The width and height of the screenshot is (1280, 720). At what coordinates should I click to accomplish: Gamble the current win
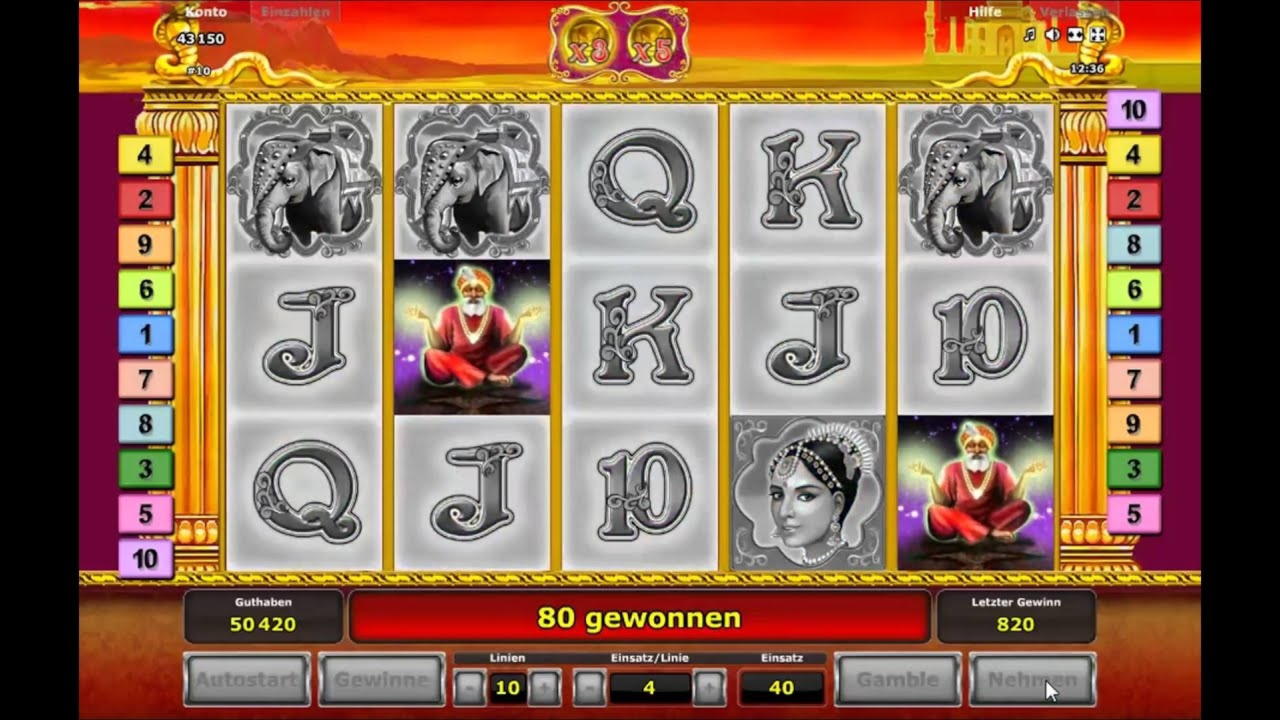coord(897,680)
